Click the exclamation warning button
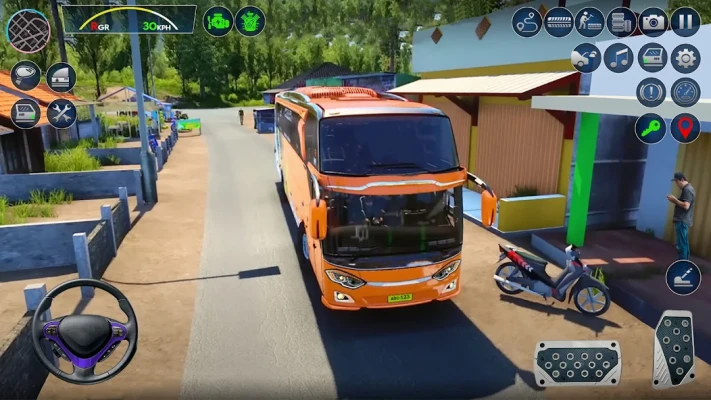711x400 pixels. pyautogui.click(x=651, y=92)
